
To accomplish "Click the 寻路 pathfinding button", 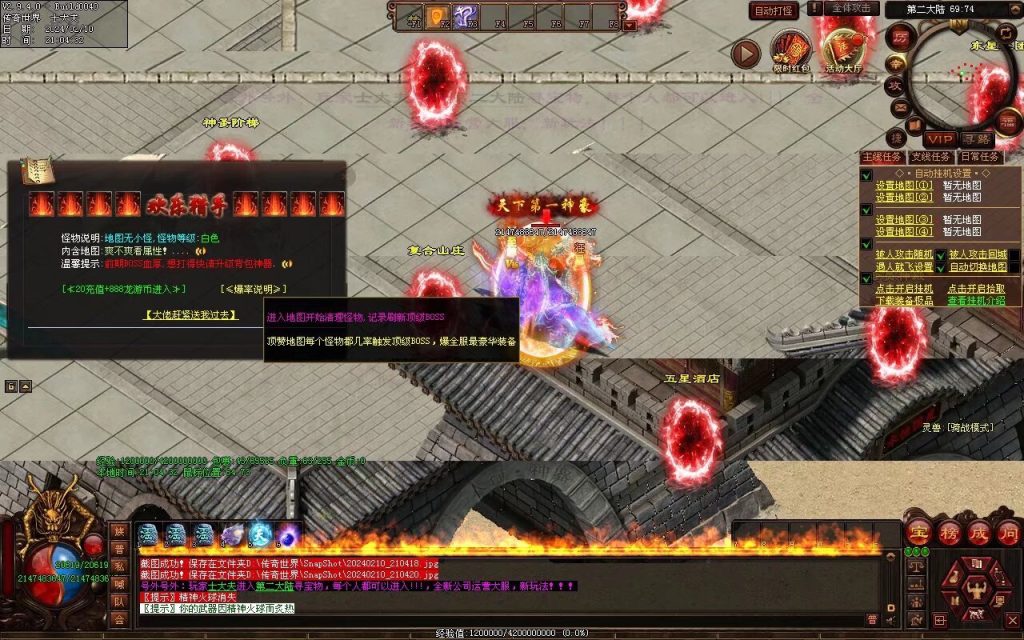I will pyautogui.click(x=976, y=139).
